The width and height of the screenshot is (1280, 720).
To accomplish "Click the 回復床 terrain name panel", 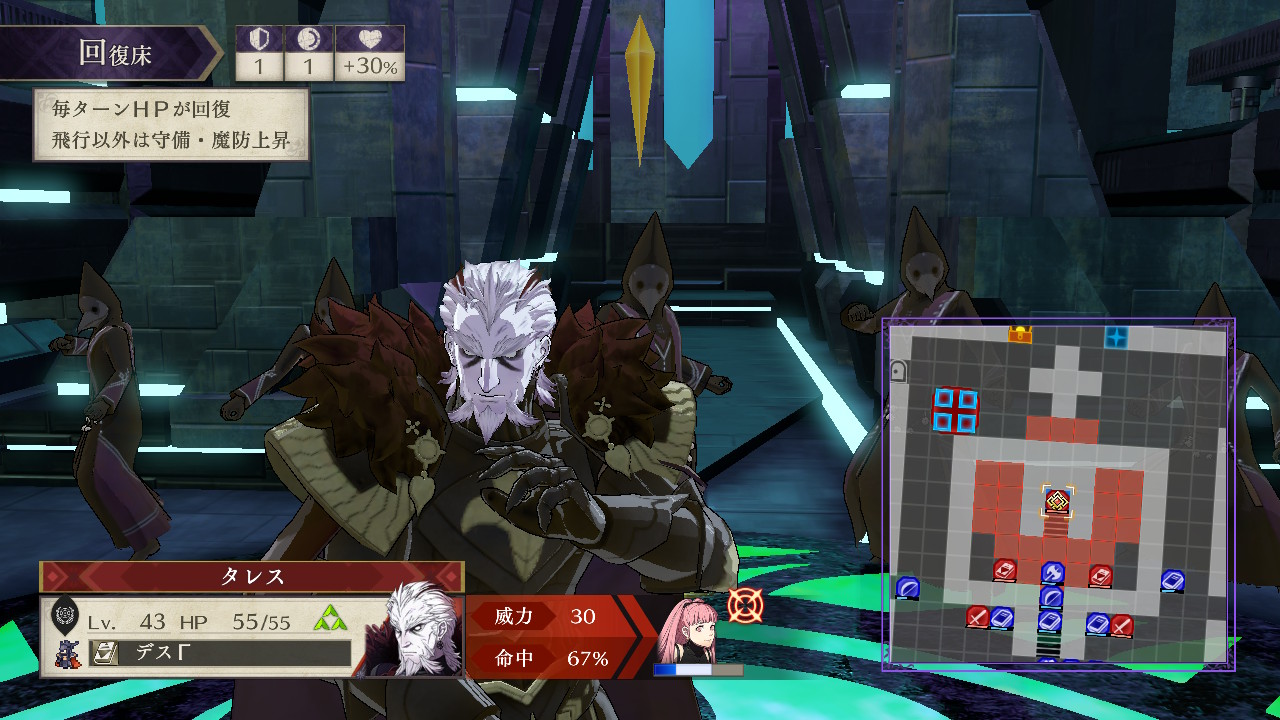I will [x=110, y=53].
